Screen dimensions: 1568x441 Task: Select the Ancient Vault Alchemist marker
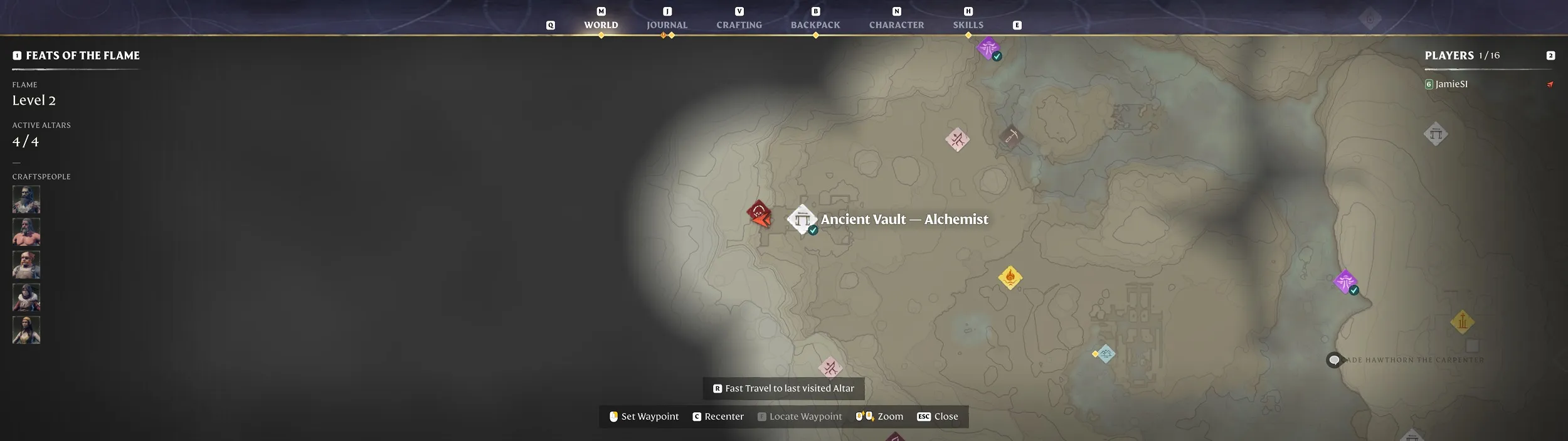(802, 220)
